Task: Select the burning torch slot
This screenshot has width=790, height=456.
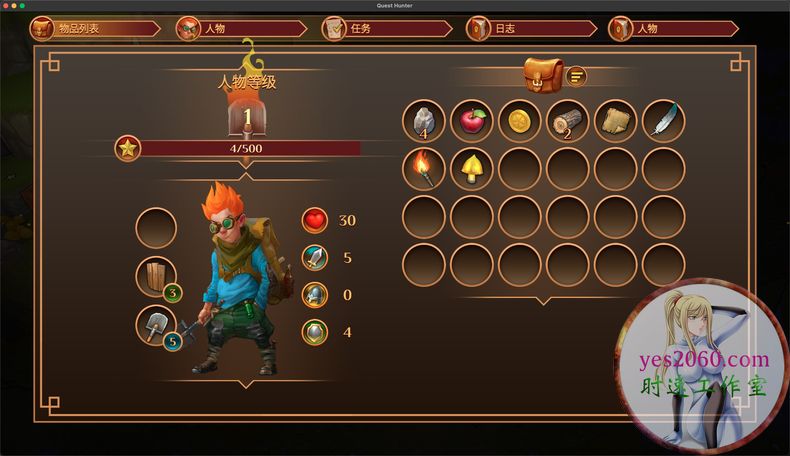Action: click(423, 169)
